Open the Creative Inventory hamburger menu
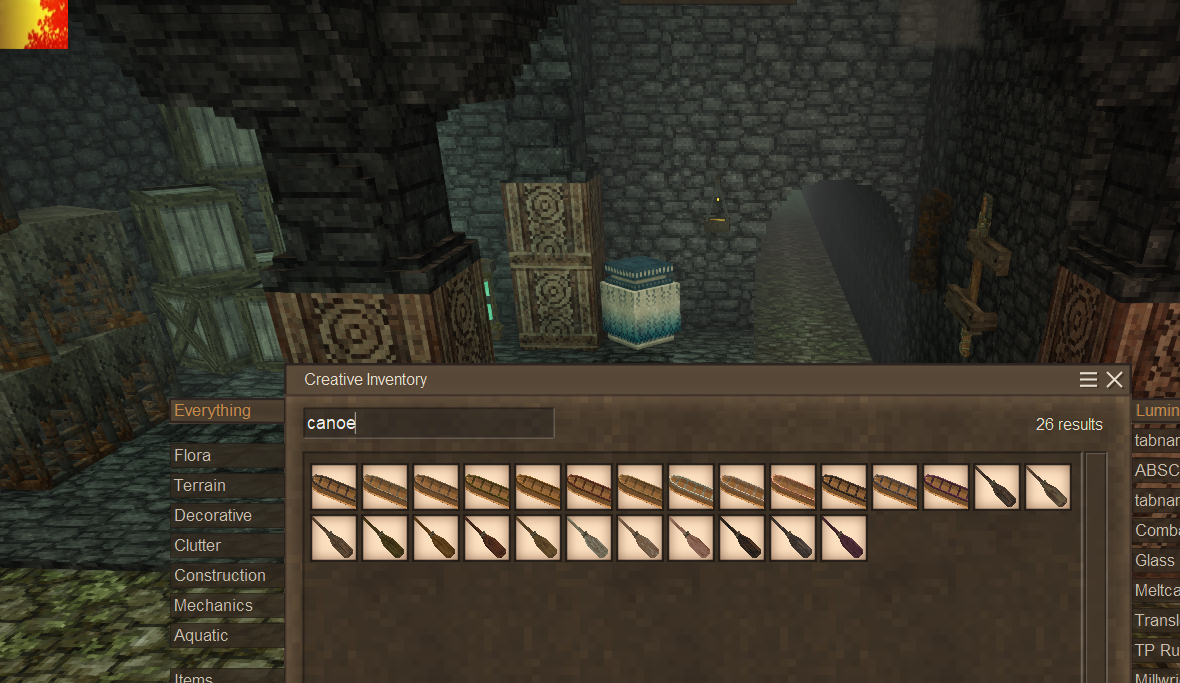 [1089, 380]
